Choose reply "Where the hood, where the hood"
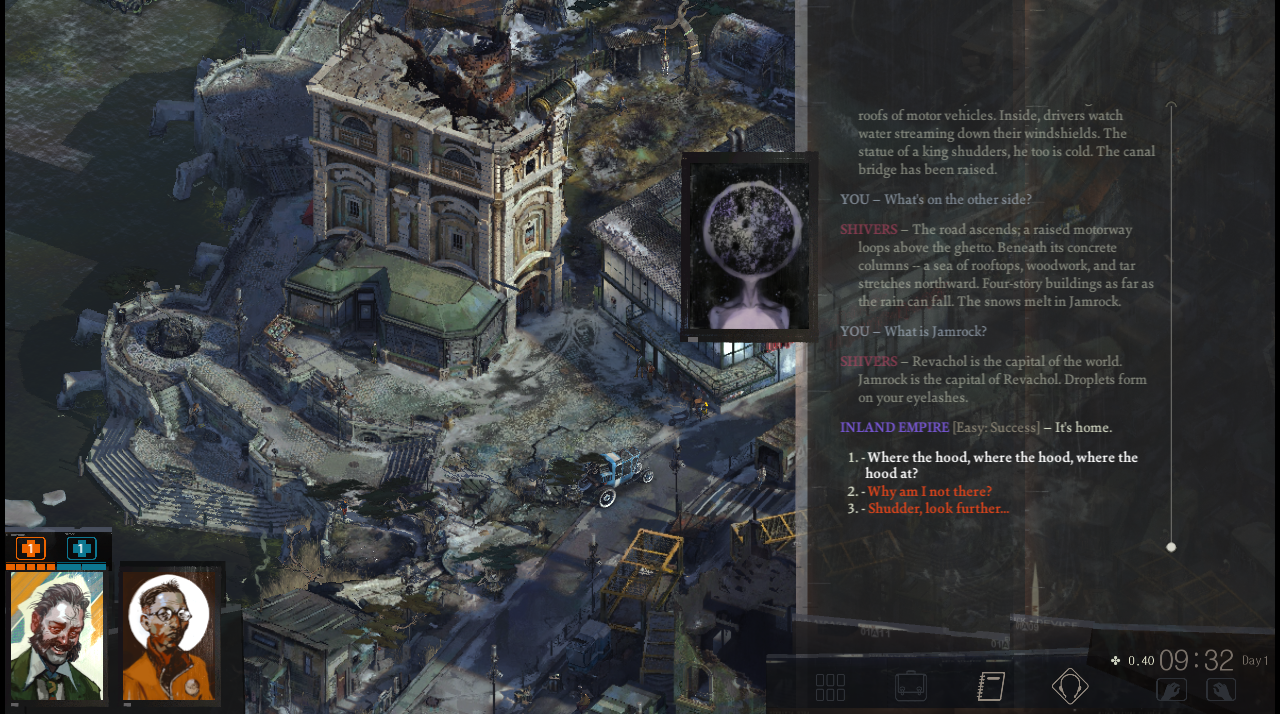This screenshot has width=1280, height=714. click(1001, 465)
